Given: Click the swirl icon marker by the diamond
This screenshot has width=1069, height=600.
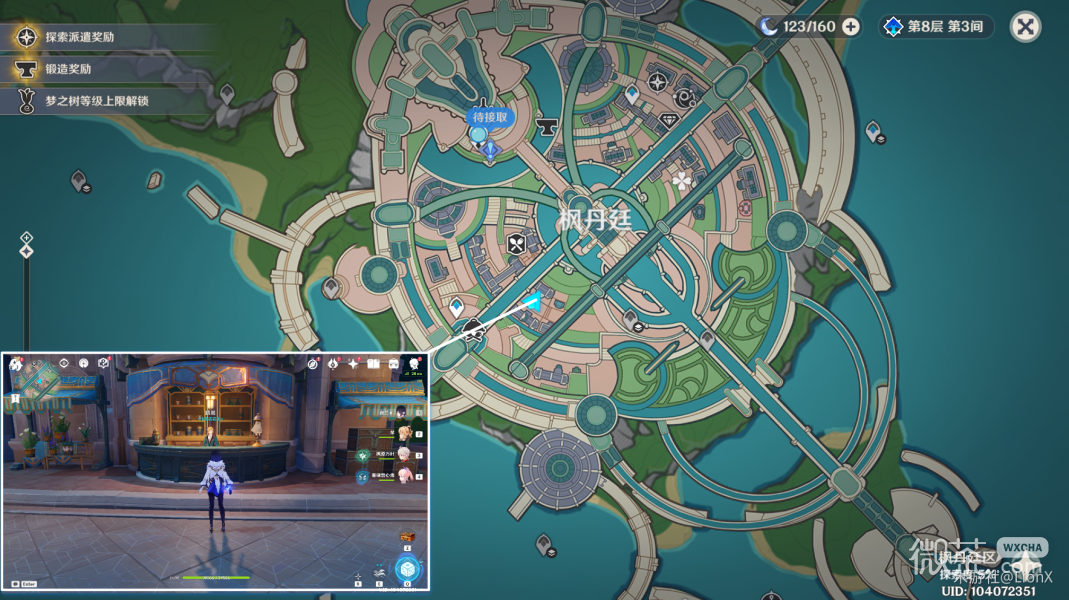Looking at the screenshot, I should pyautogui.click(x=685, y=98).
